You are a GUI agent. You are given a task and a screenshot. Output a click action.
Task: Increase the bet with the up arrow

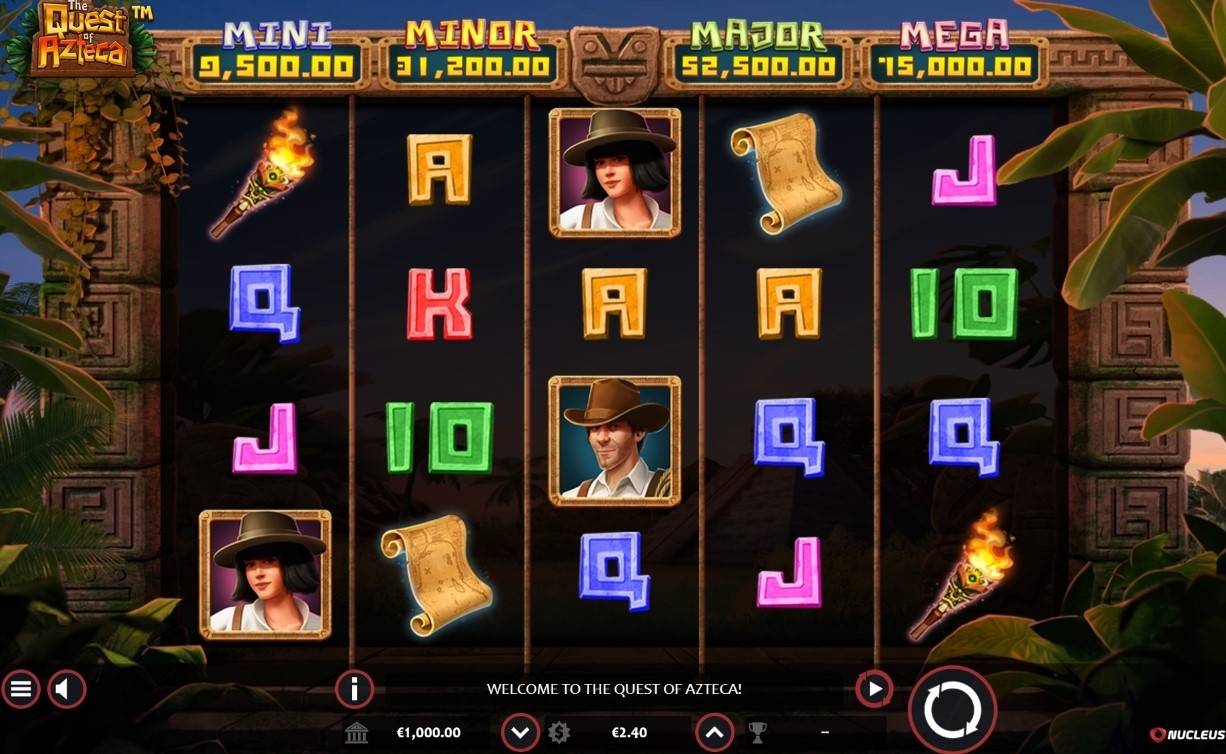click(x=714, y=733)
